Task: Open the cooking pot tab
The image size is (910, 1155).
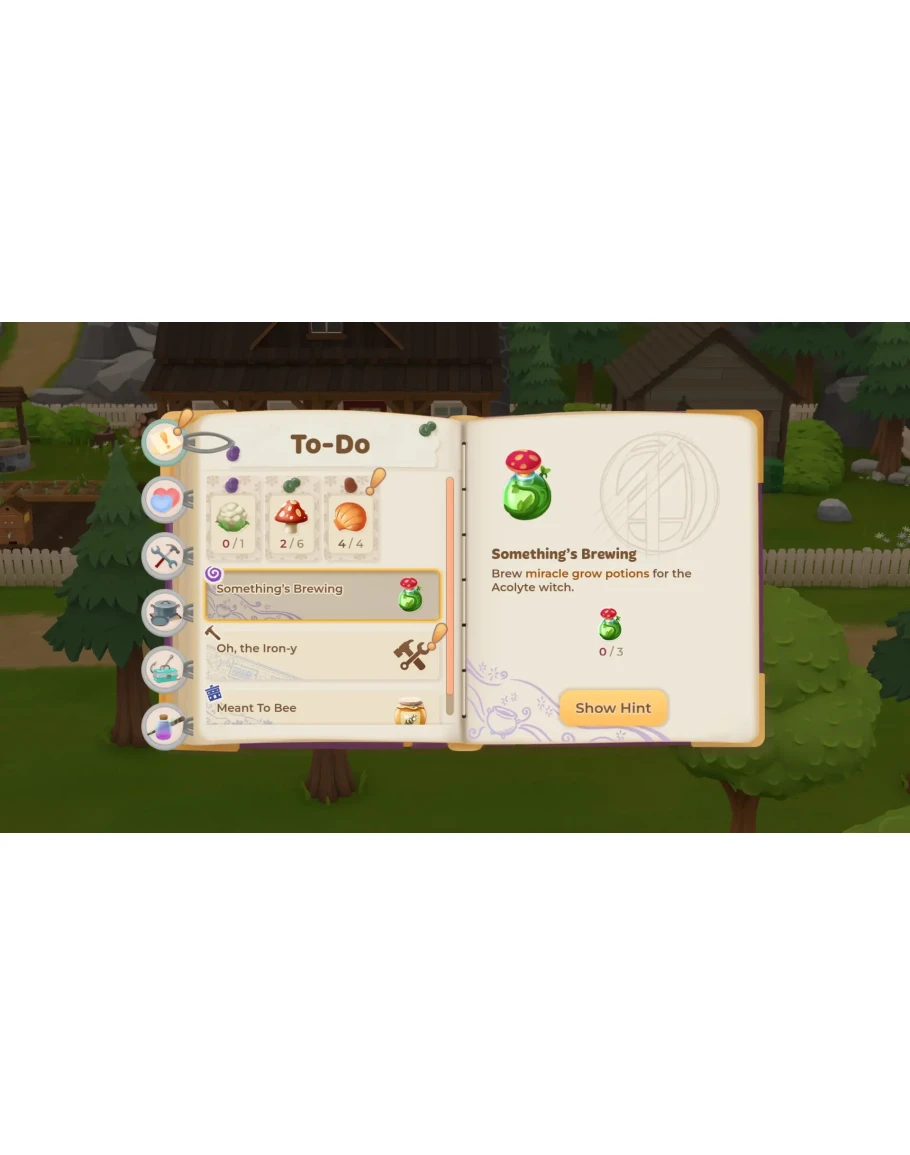Action: point(163,612)
